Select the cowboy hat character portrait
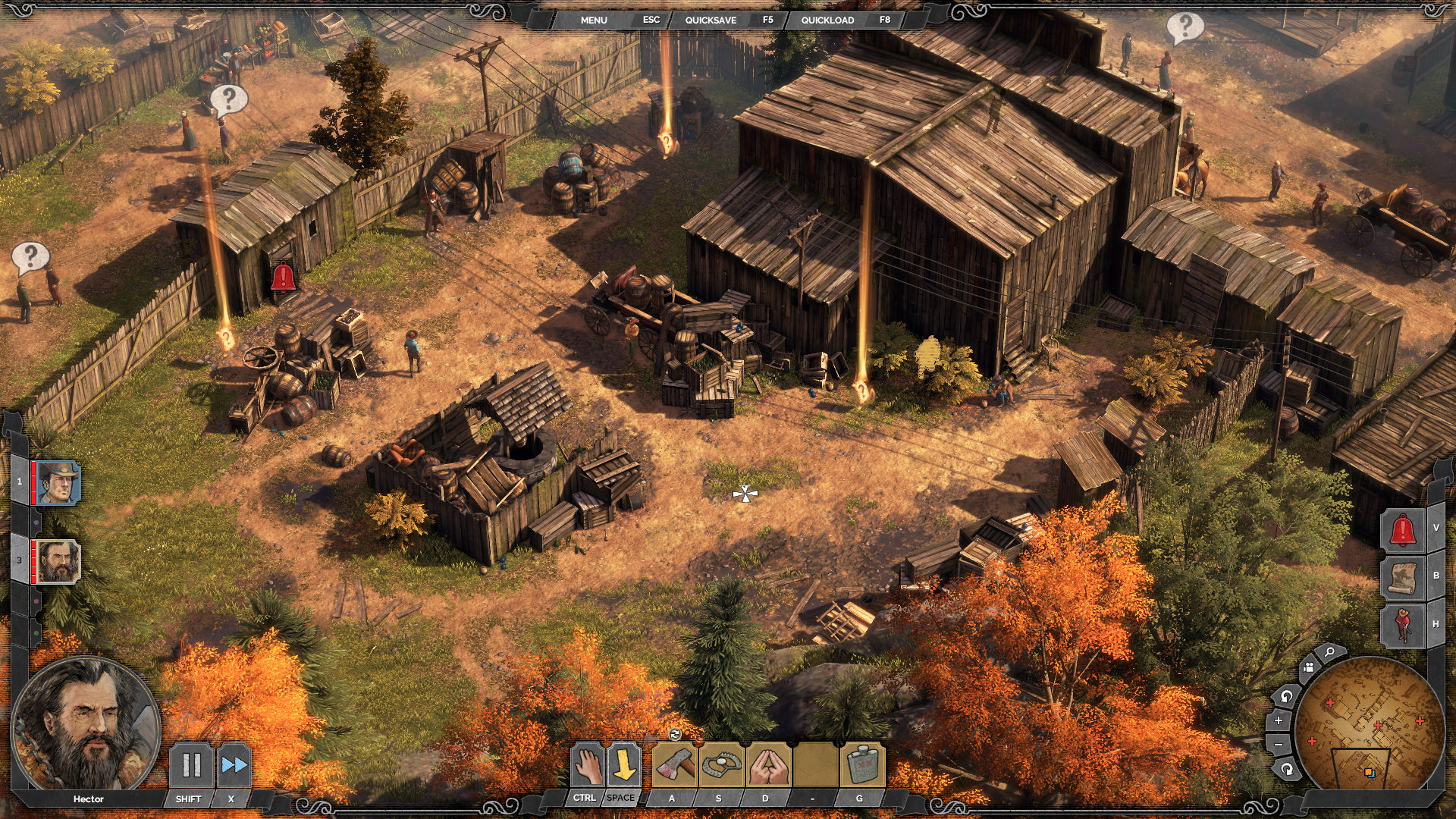The height and width of the screenshot is (819, 1456). click(58, 482)
